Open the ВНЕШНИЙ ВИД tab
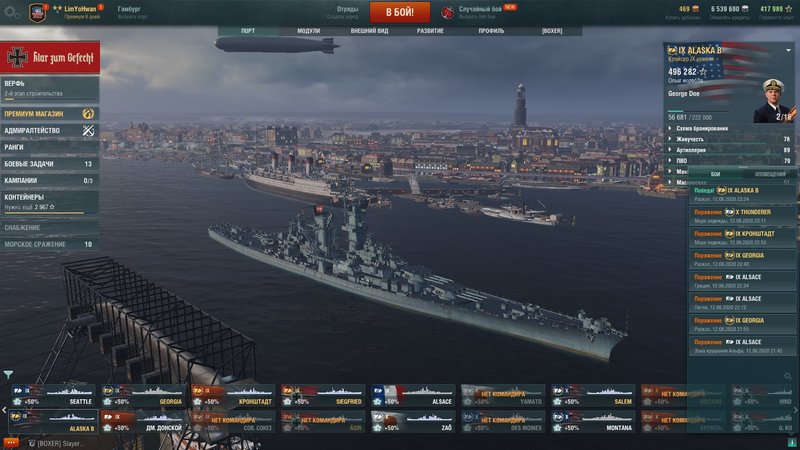800x450 pixels. 369,31
